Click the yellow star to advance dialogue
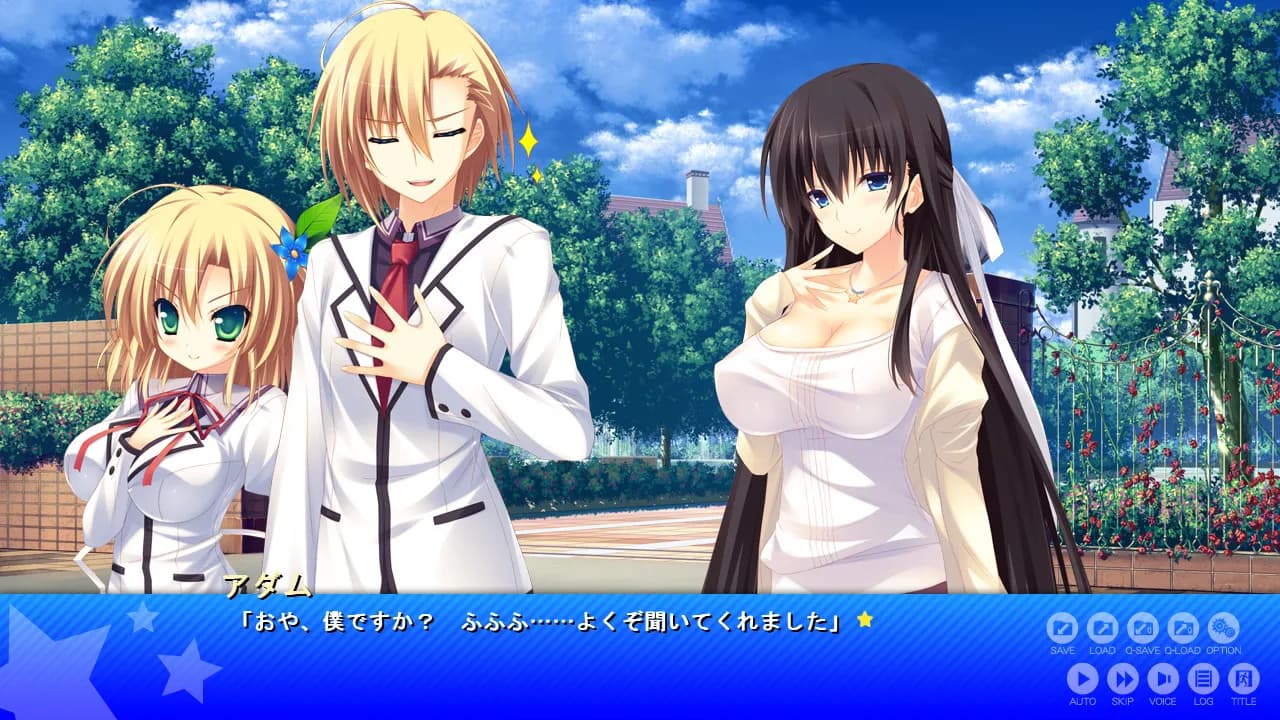 click(865, 620)
